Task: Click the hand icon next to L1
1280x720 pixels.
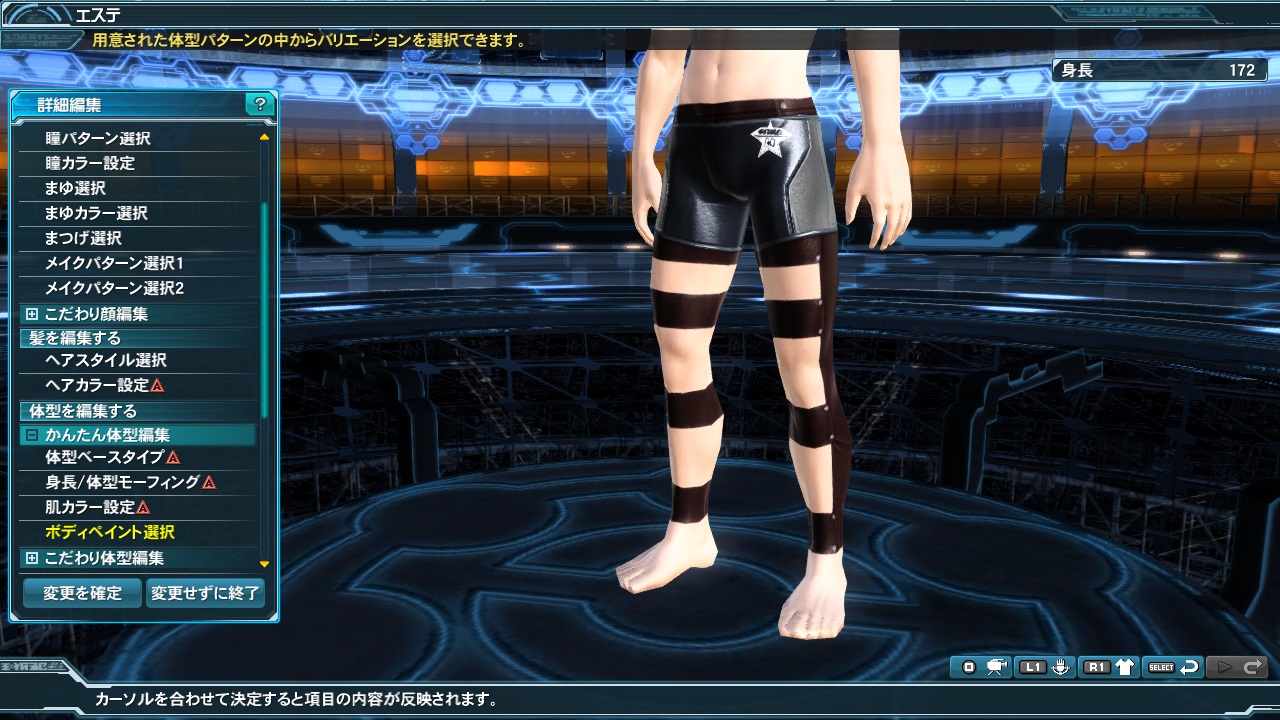Action: pyautogui.click(x=1062, y=667)
